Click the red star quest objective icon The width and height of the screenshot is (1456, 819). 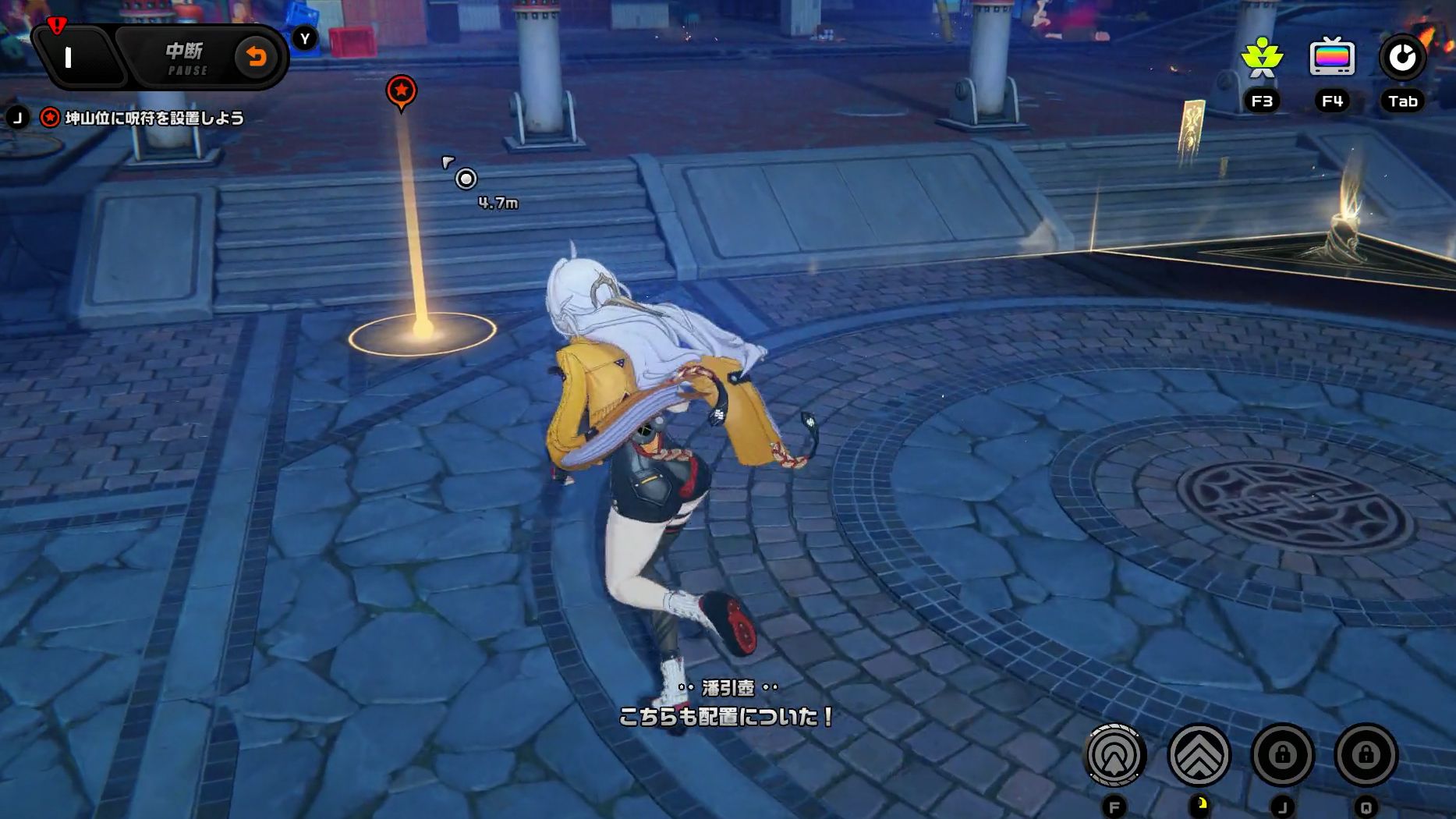pos(48,118)
